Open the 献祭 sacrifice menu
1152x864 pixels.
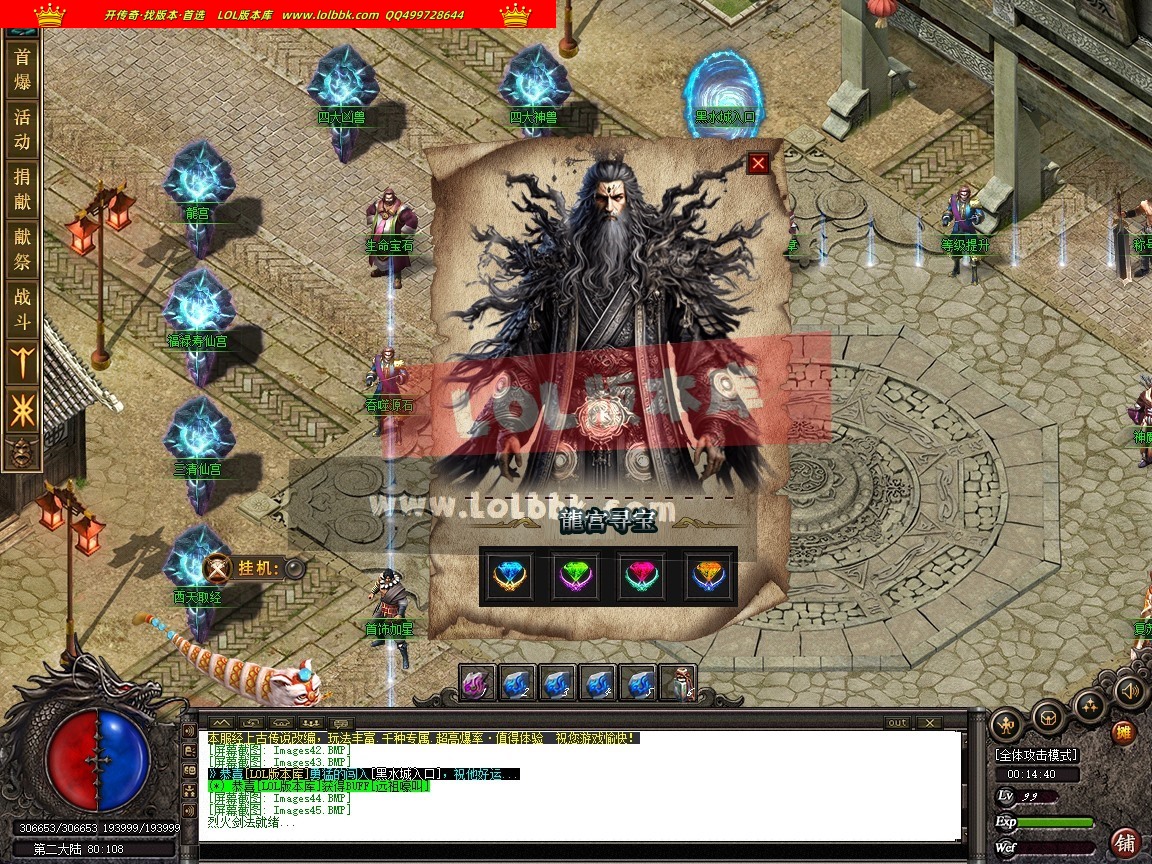click(22, 249)
